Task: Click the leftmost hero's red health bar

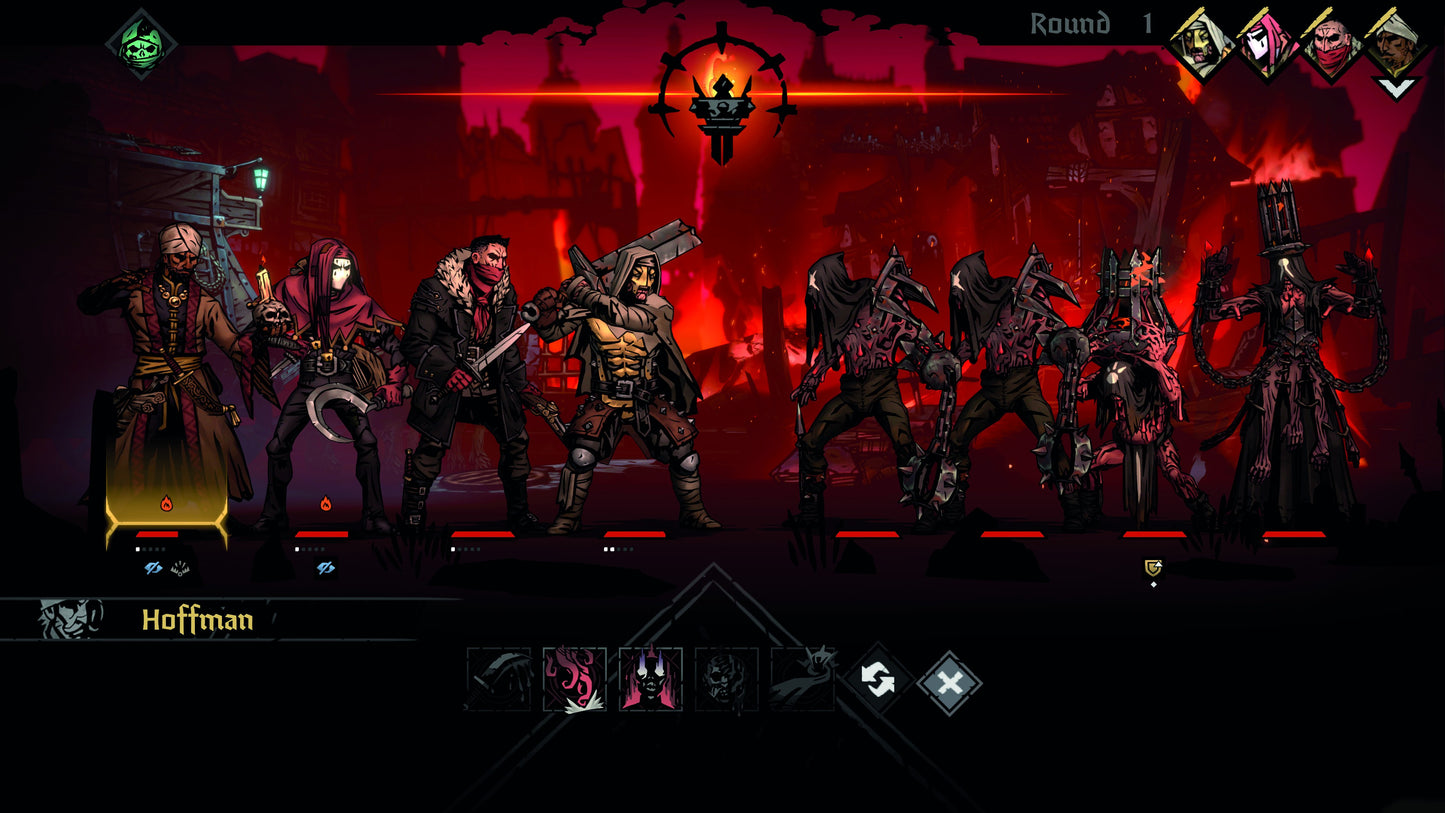Action: 157,535
